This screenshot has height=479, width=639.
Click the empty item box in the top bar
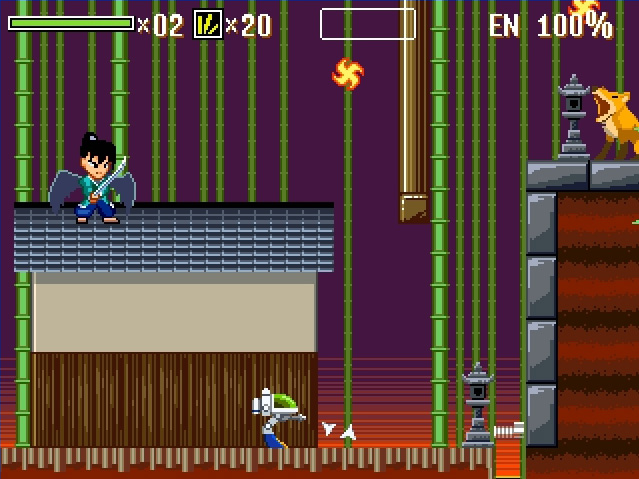[367, 24]
